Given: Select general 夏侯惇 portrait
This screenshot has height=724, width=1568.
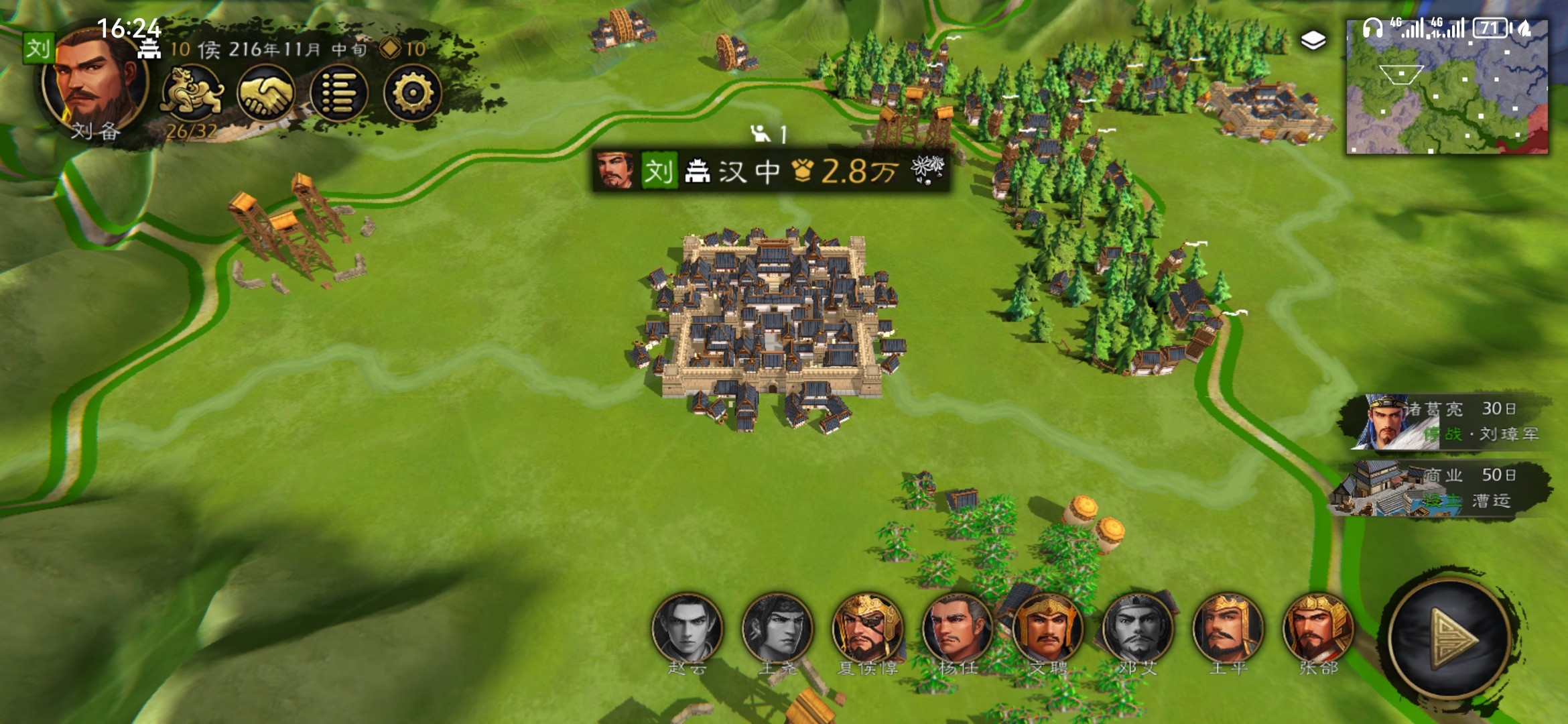Looking at the screenshot, I should [867, 628].
